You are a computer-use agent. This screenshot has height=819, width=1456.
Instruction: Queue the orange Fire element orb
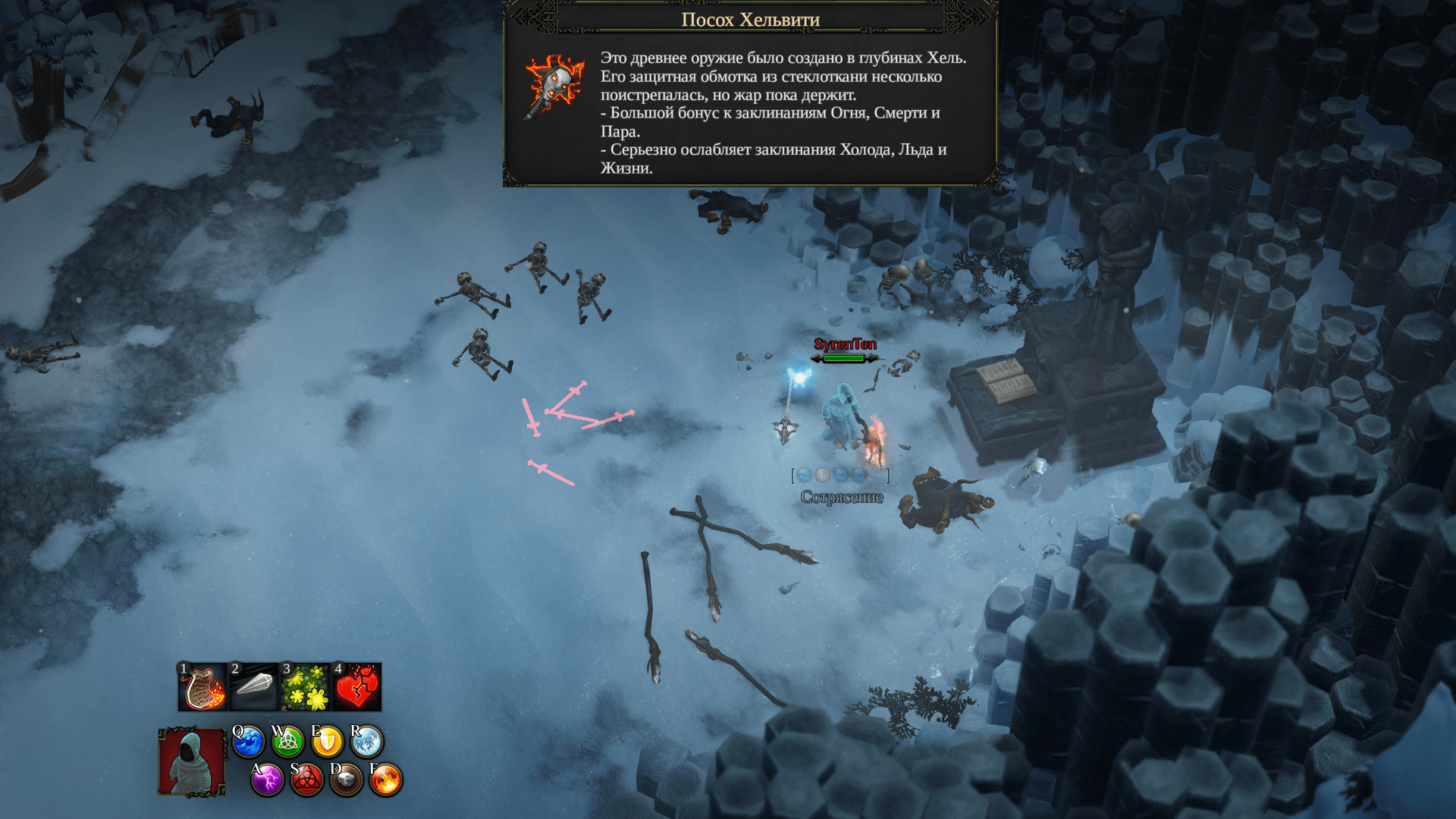point(385,780)
